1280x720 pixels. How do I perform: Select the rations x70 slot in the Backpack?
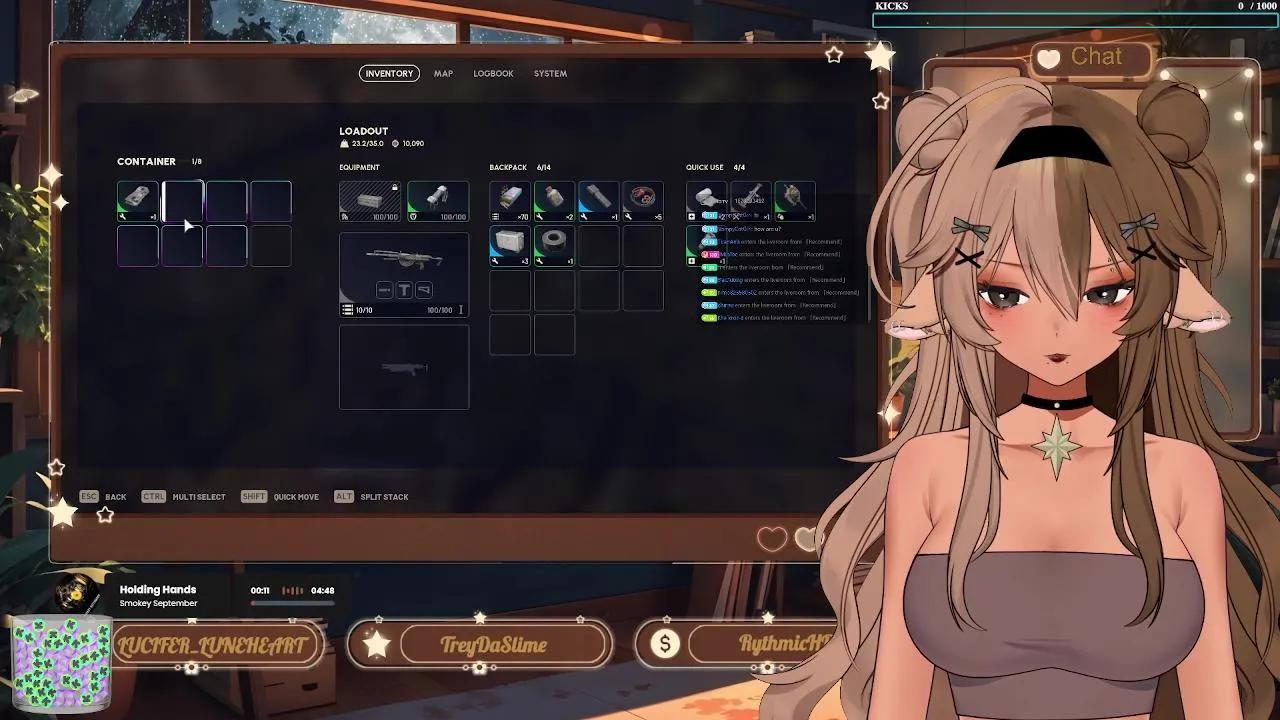point(509,201)
